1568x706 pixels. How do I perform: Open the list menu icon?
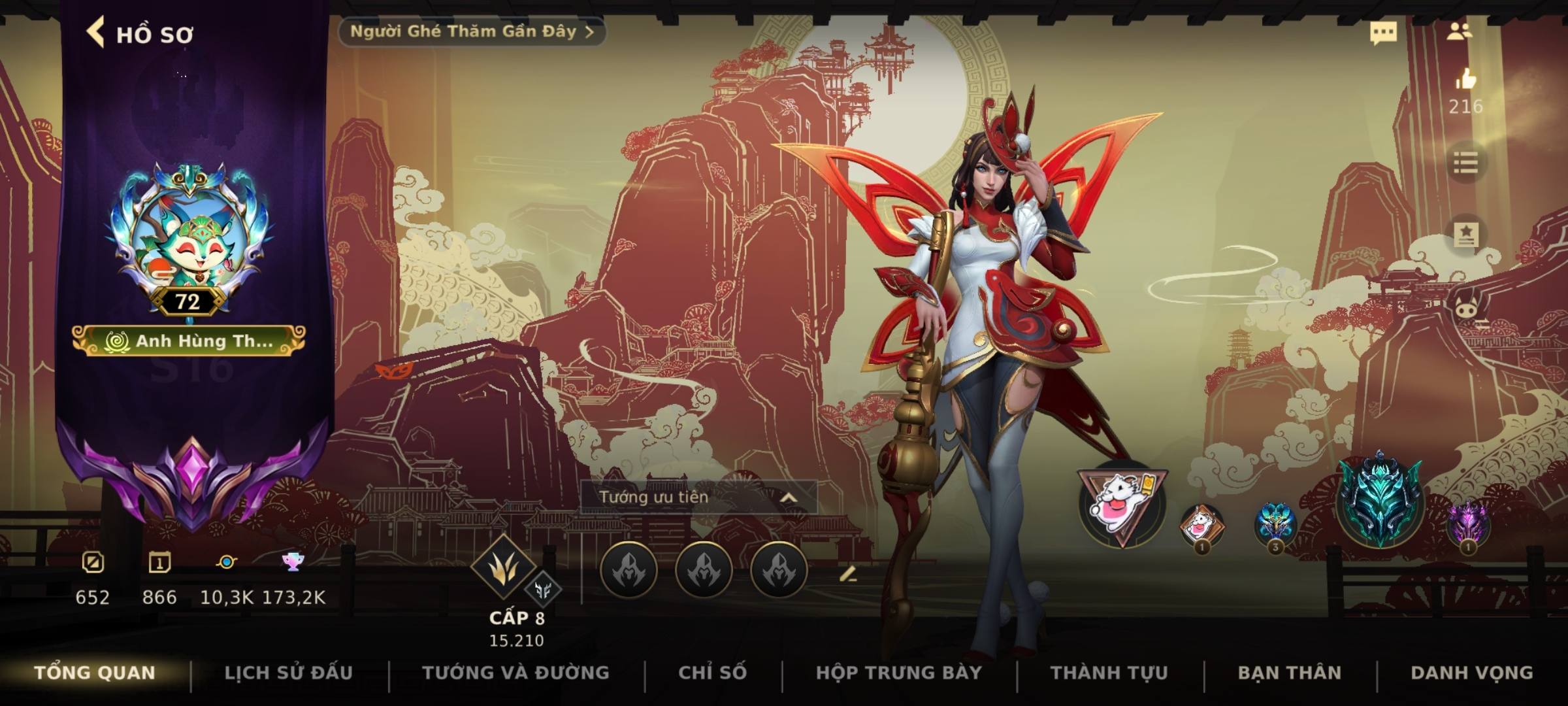tap(1465, 163)
